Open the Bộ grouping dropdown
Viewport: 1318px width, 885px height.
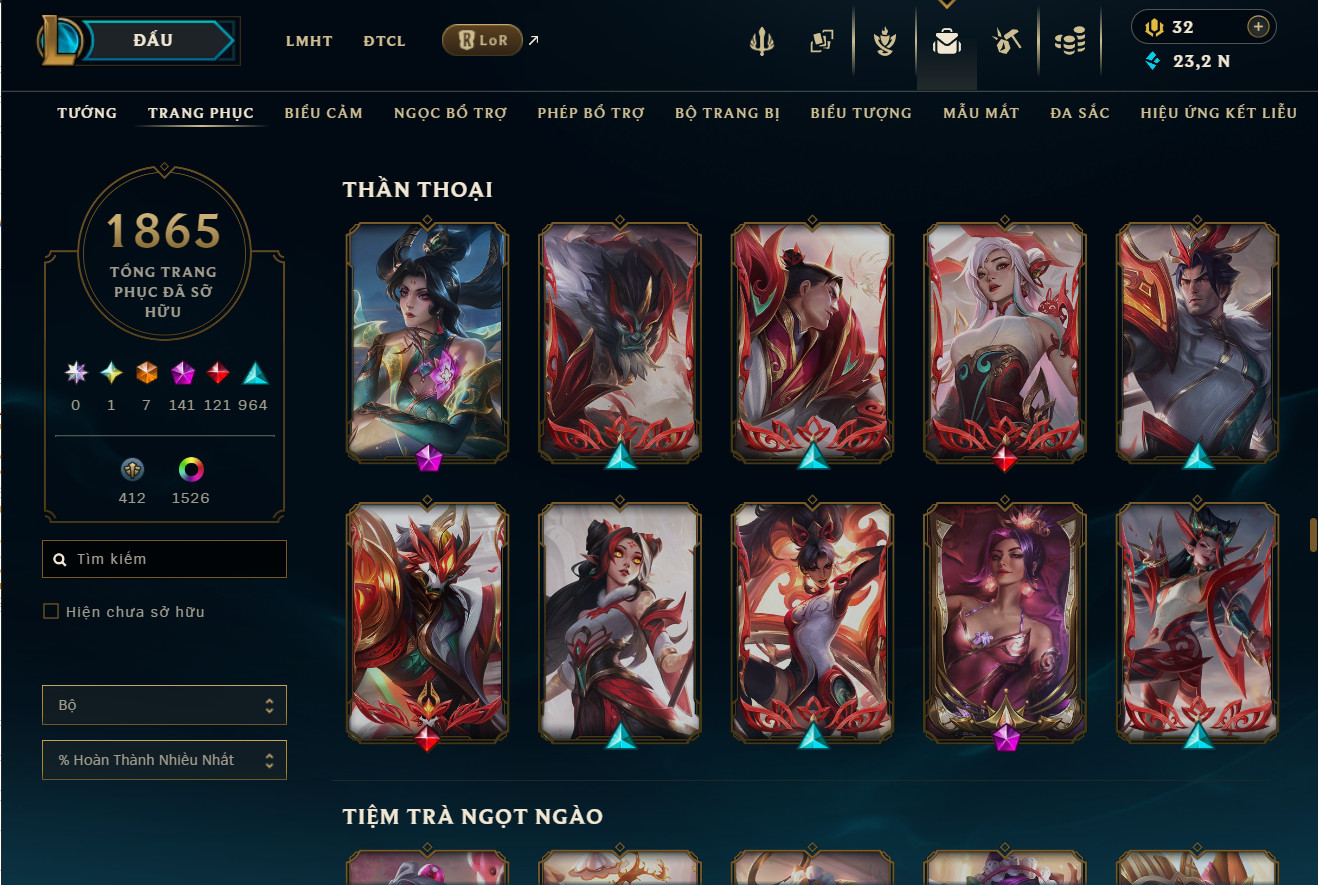coord(165,705)
